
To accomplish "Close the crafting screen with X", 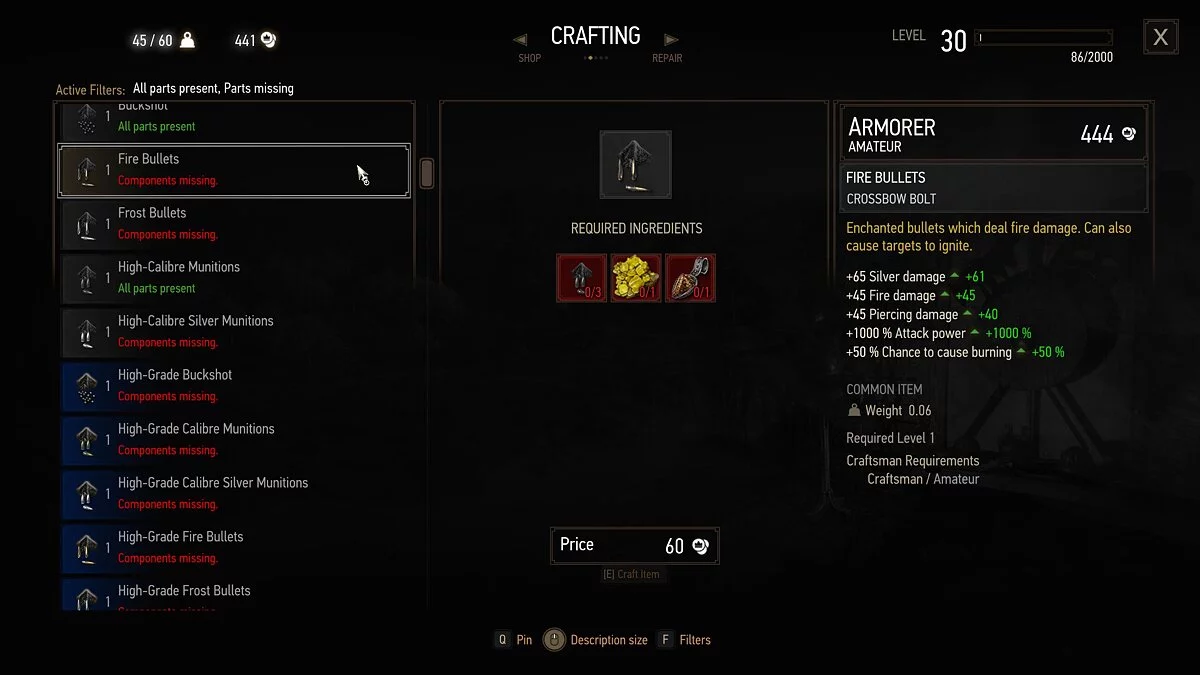I will click(1160, 37).
